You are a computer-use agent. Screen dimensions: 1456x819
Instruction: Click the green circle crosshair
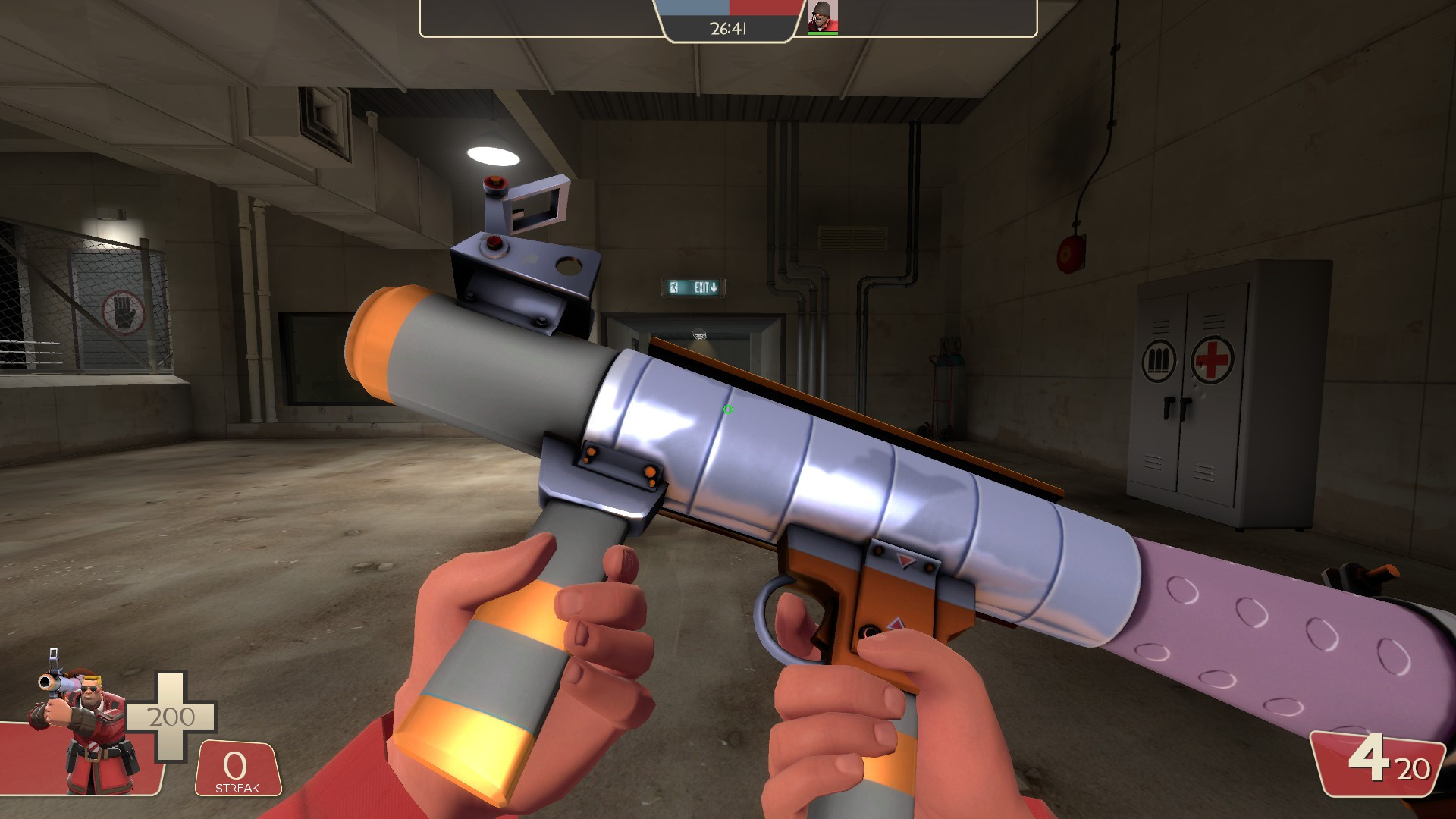[727, 409]
